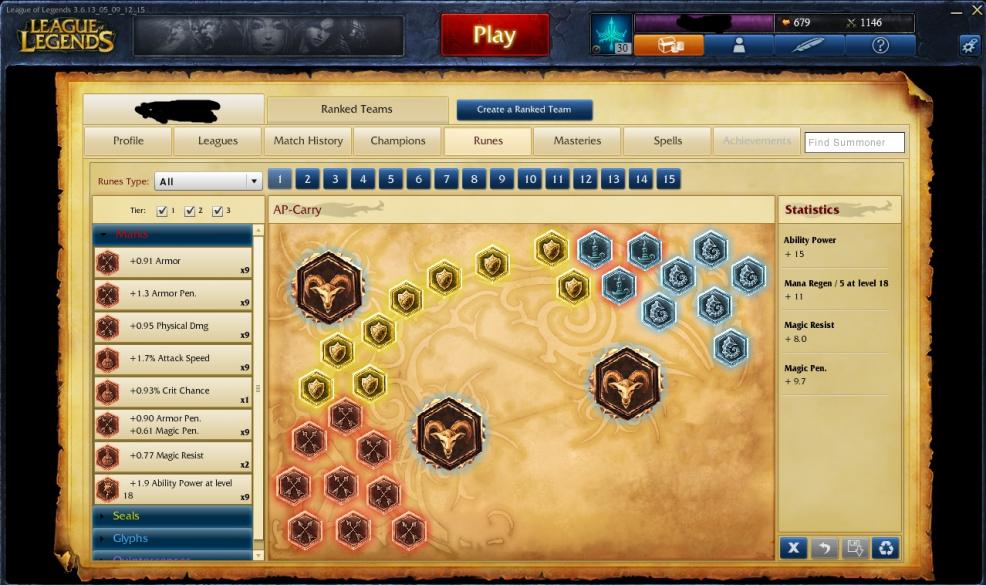This screenshot has height=585, width=986.
Task: Close the League of Legends client window
Action: click(x=977, y=9)
